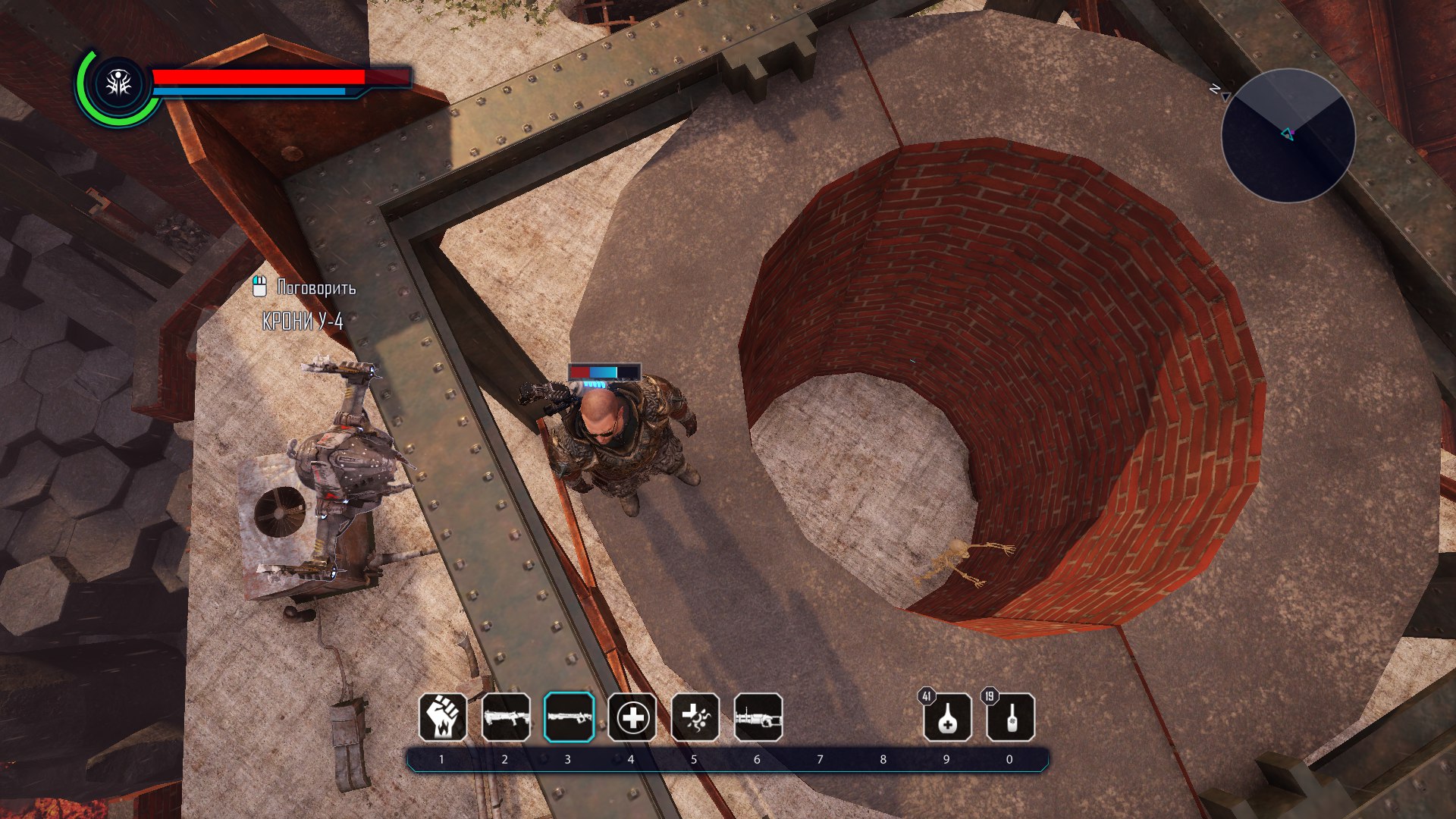Equip the heavy weapon in slot 6
Image resolution: width=1456 pixels, height=819 pixels.
[758, 717]
